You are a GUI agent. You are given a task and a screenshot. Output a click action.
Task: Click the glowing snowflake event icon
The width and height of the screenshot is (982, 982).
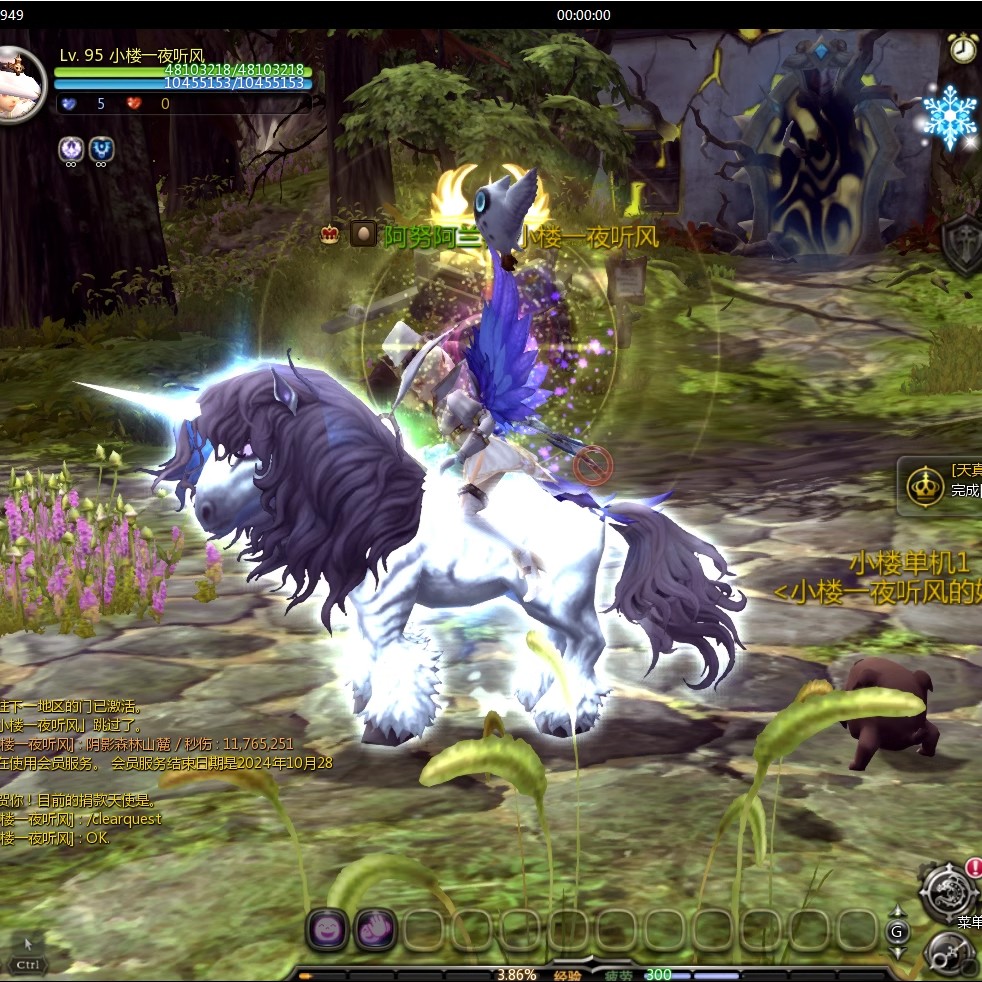click(x=949, y=117)
